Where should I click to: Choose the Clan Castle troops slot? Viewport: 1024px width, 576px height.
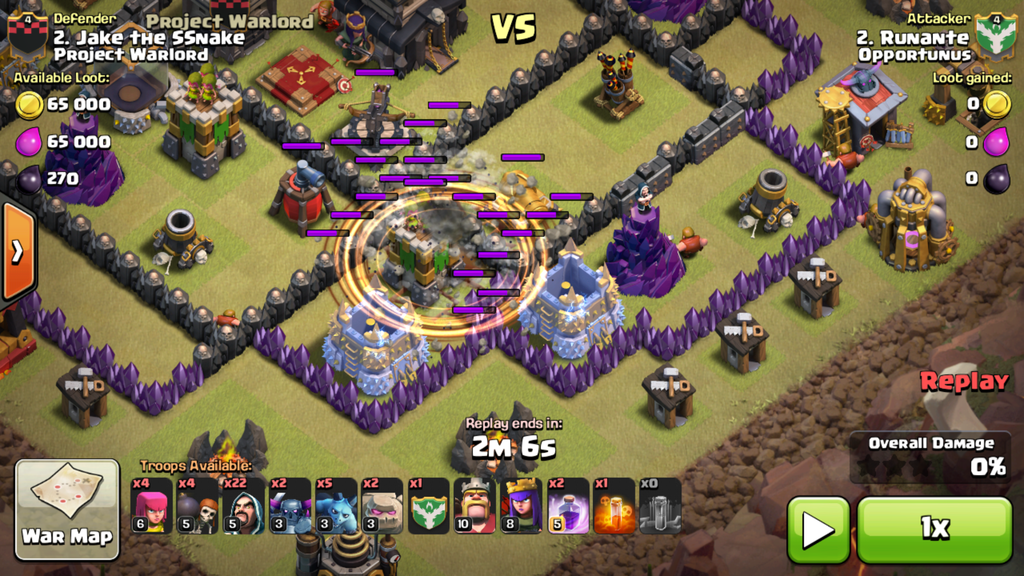[429, 506]
